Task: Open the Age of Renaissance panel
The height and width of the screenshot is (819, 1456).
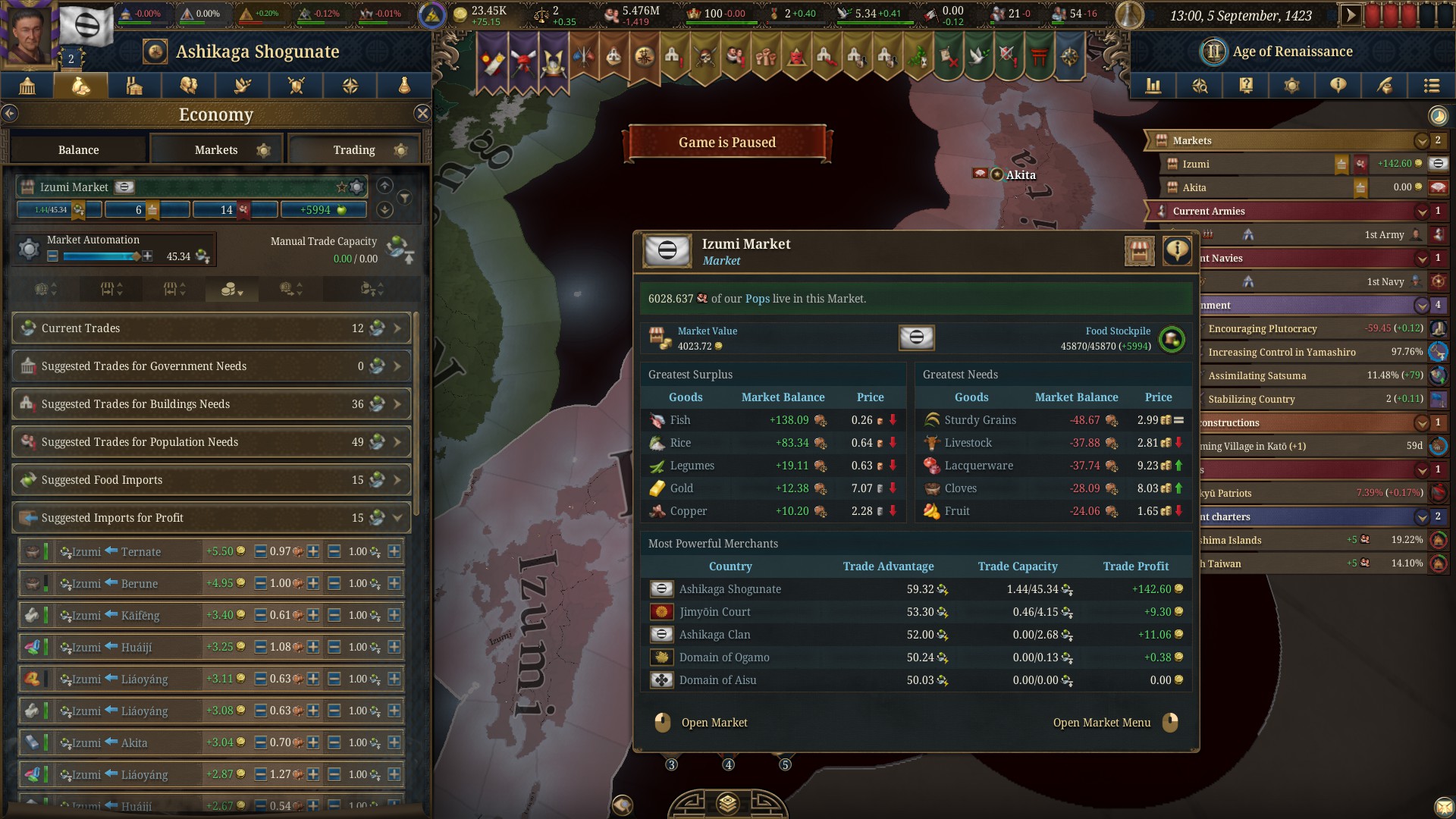Action: tap(1291, 52)
